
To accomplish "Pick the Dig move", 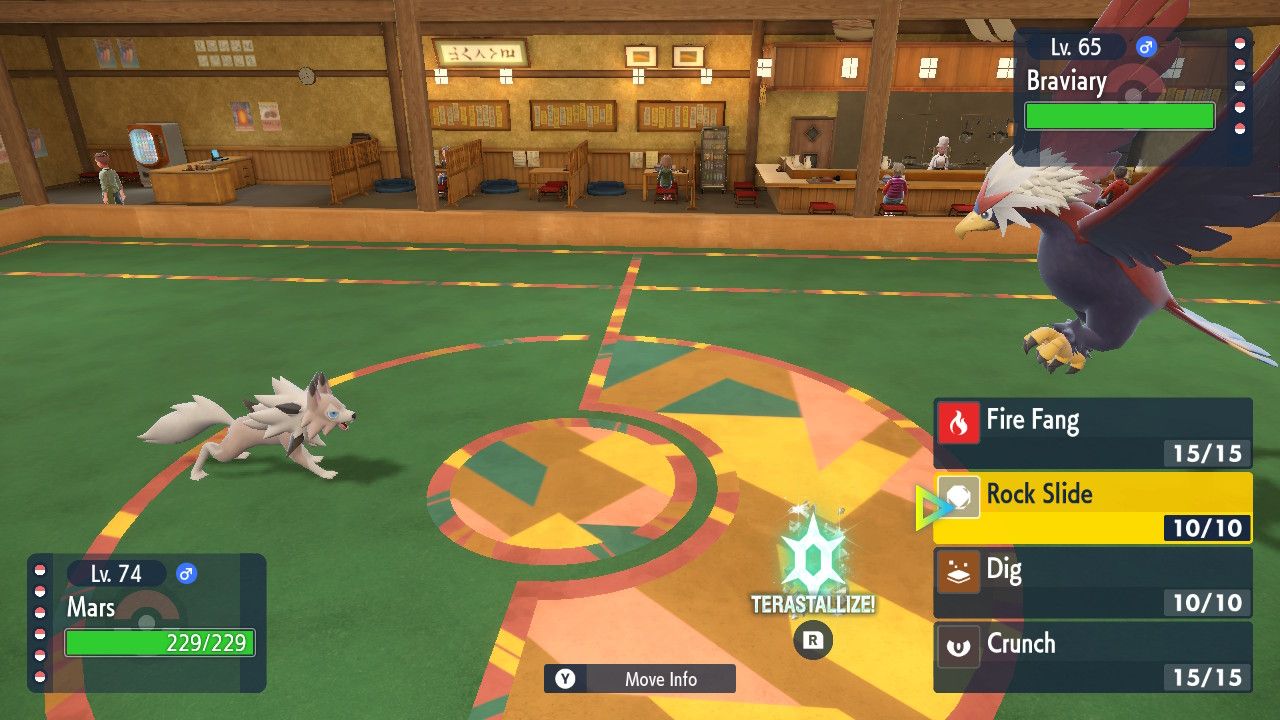I will (1092, 582).
